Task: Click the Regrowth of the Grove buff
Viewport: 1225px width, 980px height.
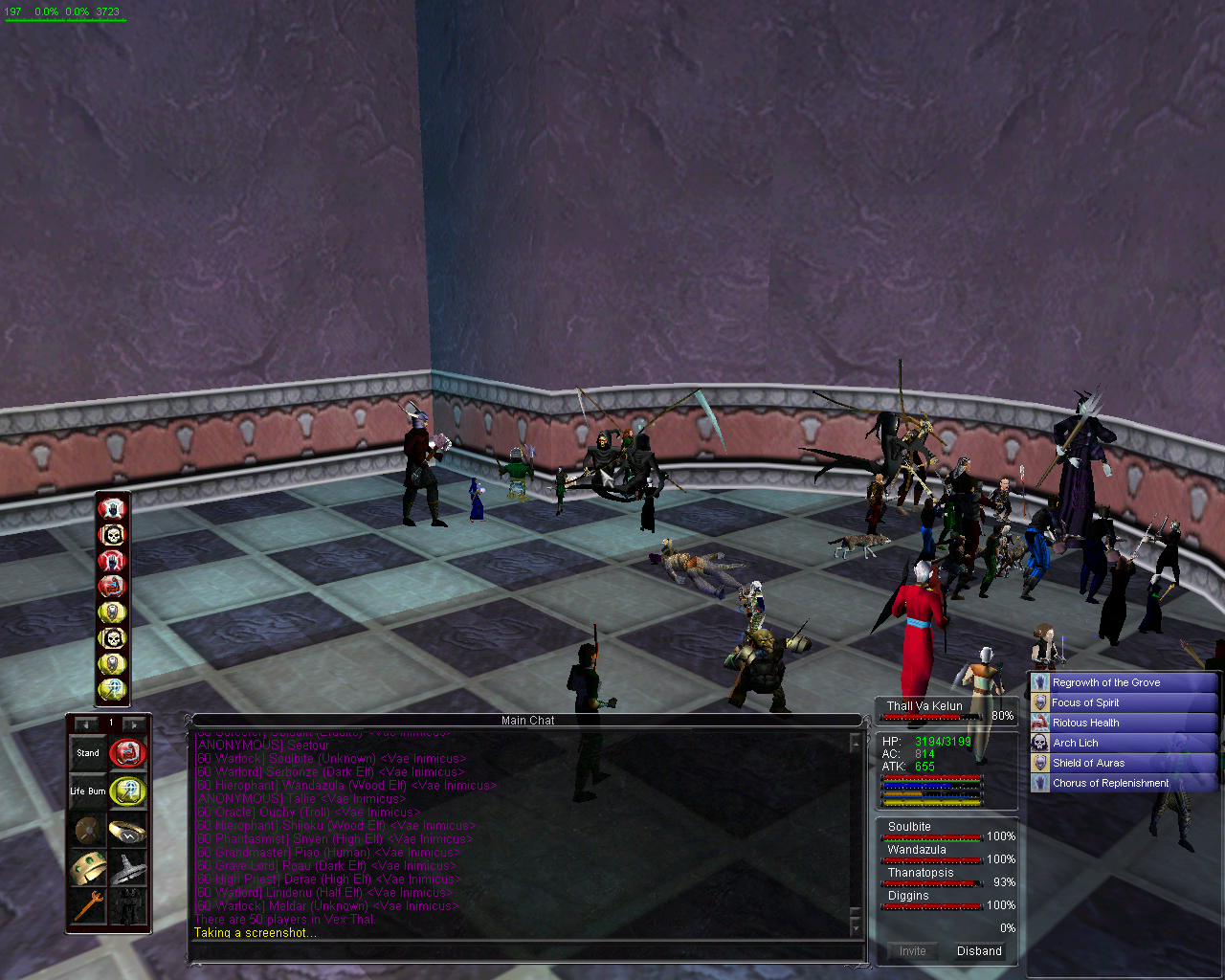Action: pos(1106,682)
